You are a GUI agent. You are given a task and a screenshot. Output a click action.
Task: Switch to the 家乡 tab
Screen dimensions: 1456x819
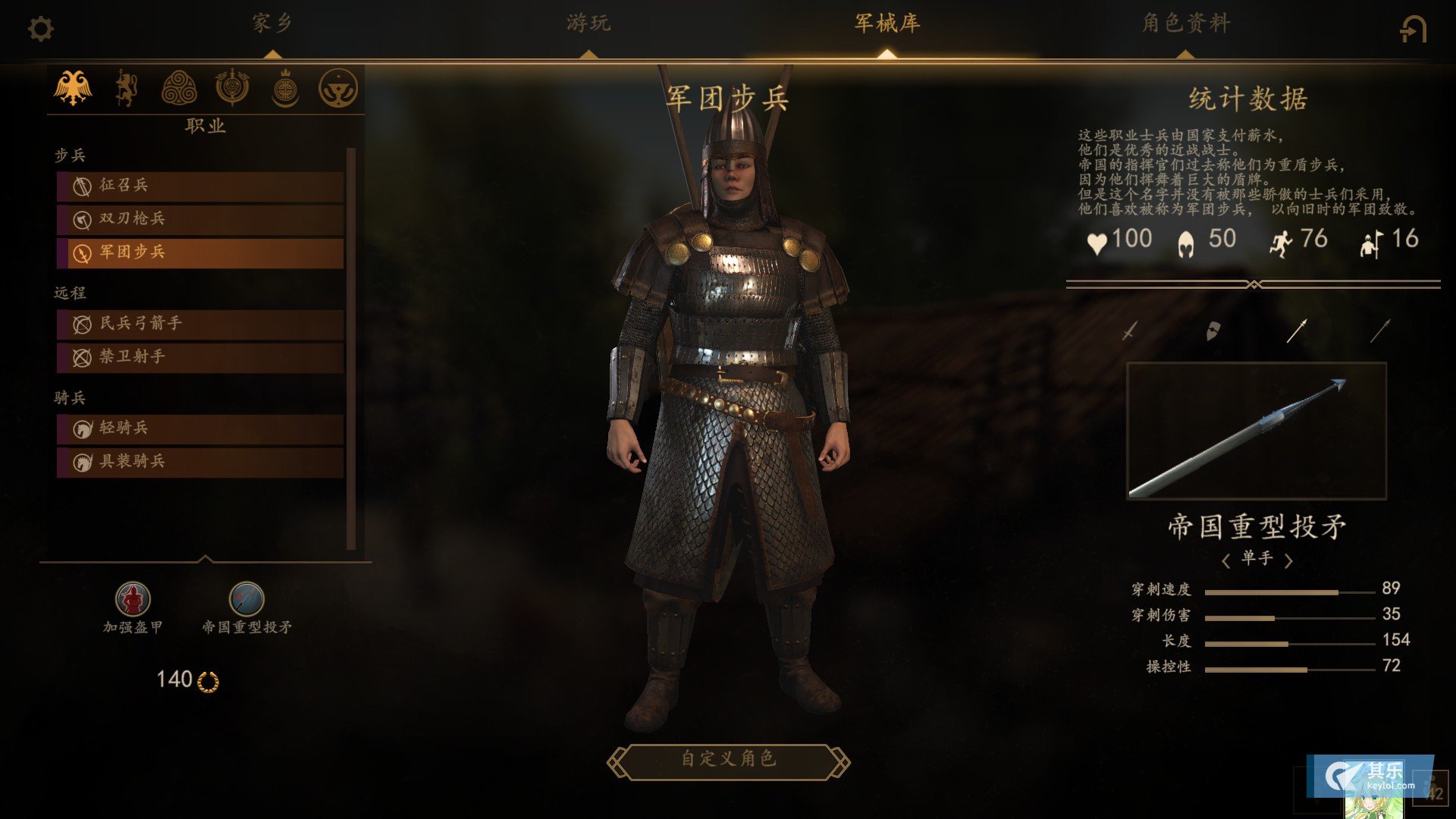(x=272, y=24)
